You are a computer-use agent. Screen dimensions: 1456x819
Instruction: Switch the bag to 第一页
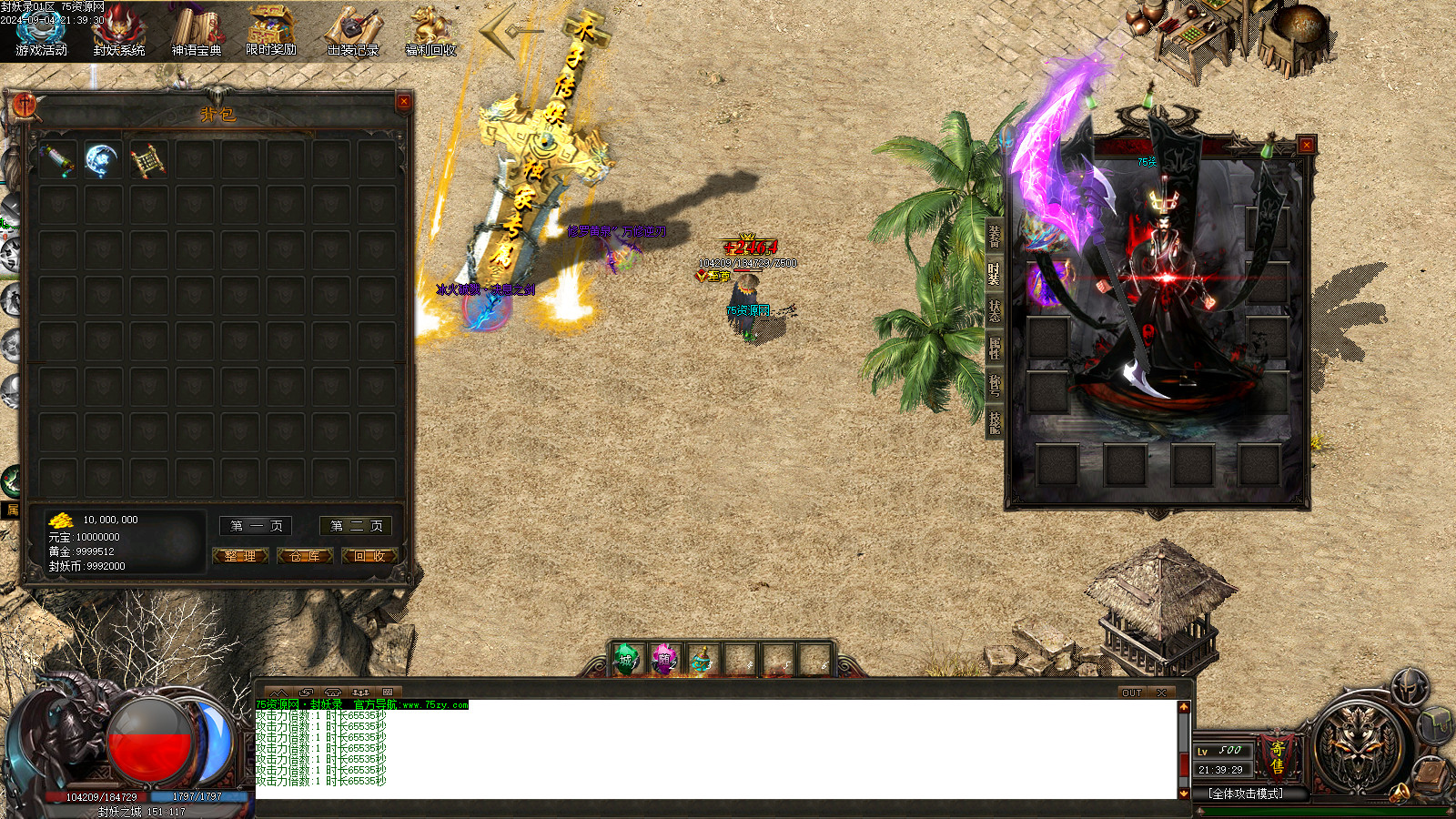click(256, 526)
